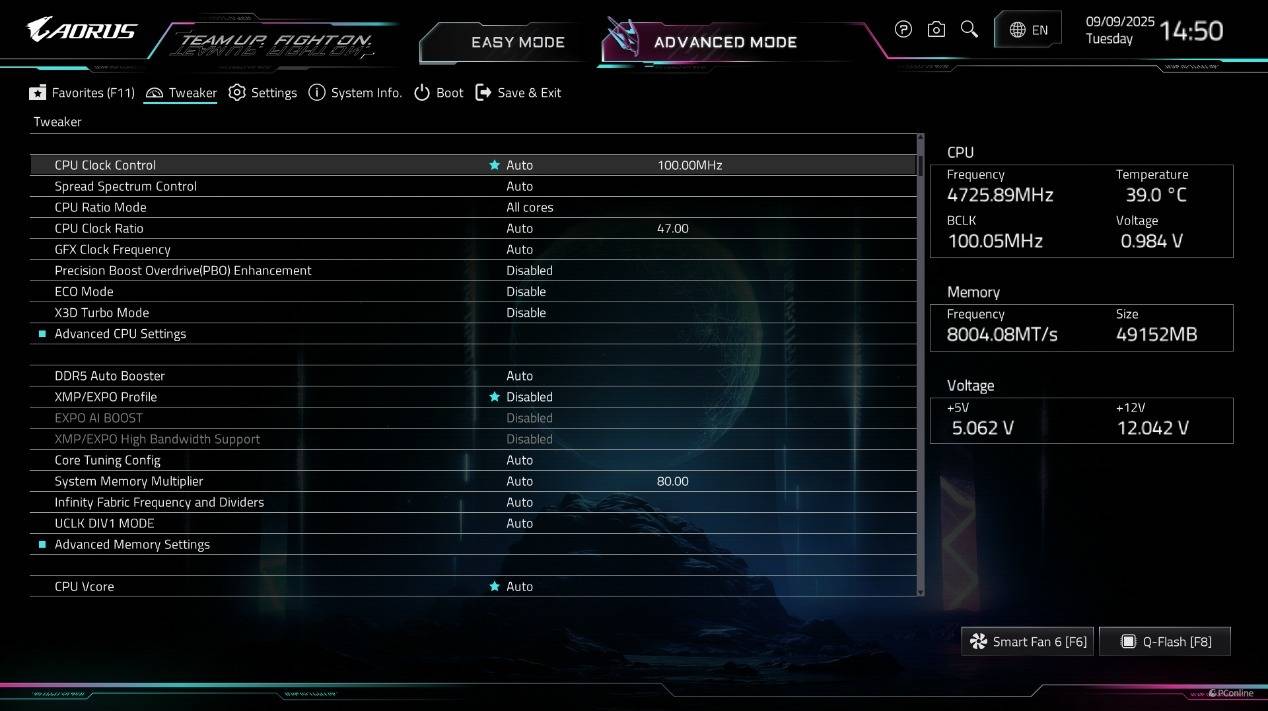
Task: Launch the Q-Flash utility
Action: click(x=1165, y=641)
